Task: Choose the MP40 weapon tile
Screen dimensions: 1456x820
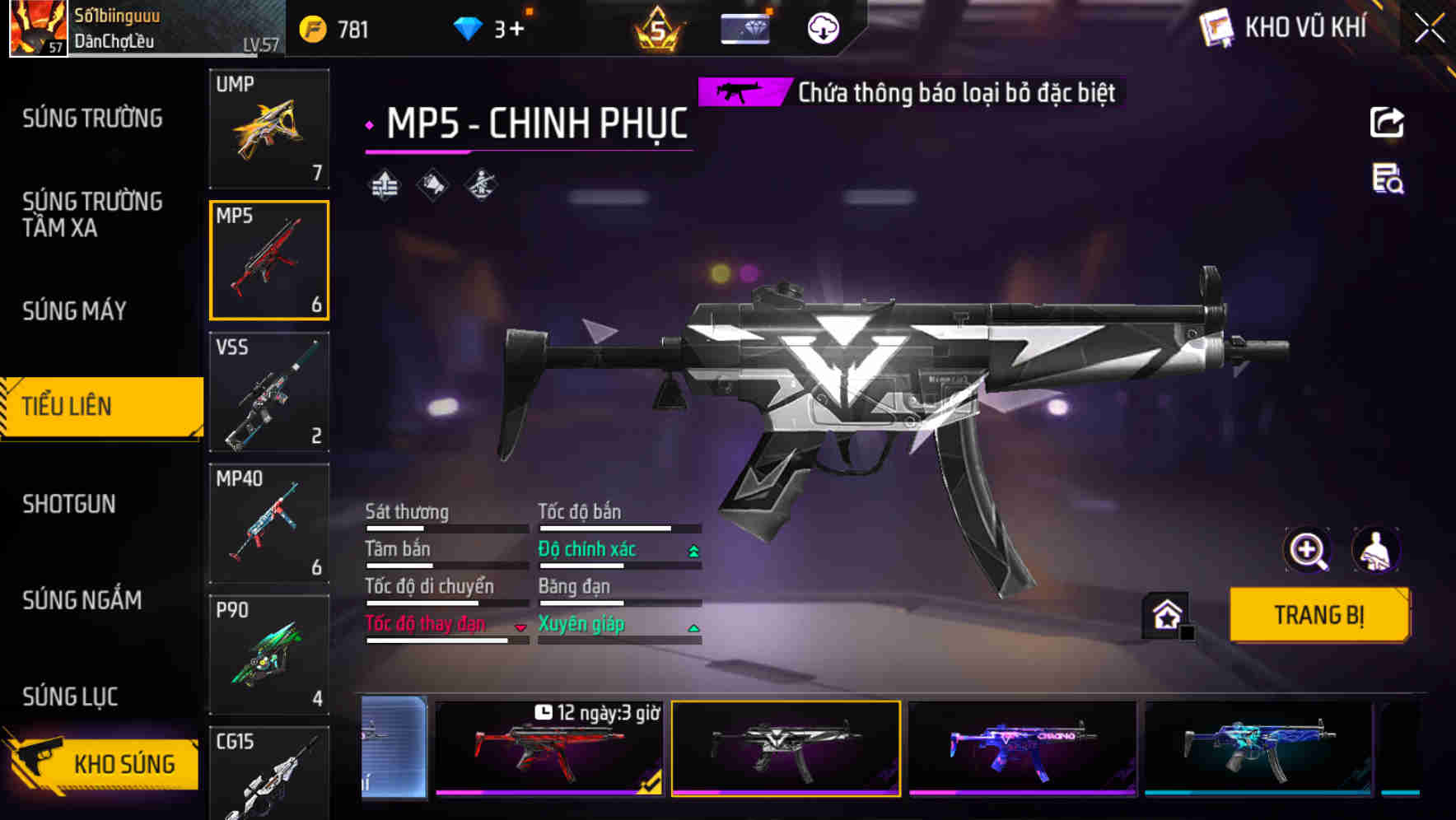Action: [269, 524]
